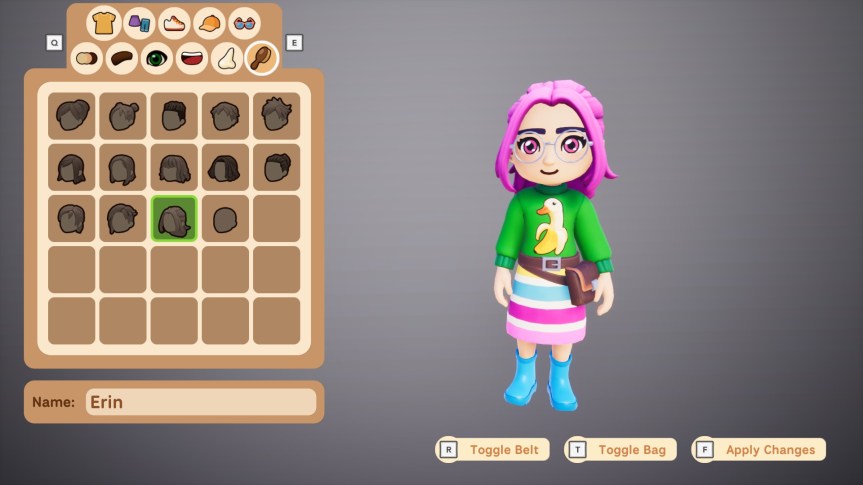Open the shirt clothing tab
The image size is (863, 485).
click(104, 22)
